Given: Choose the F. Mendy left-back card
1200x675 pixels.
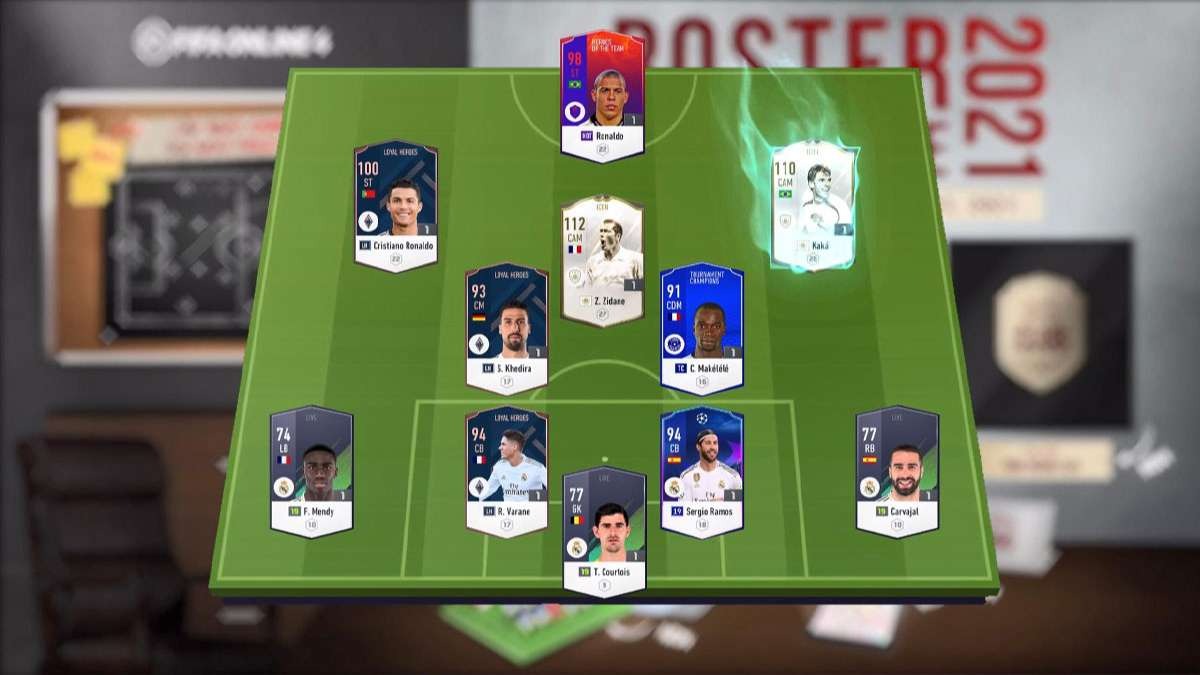Looking at the screenshot, I should 311,470.
